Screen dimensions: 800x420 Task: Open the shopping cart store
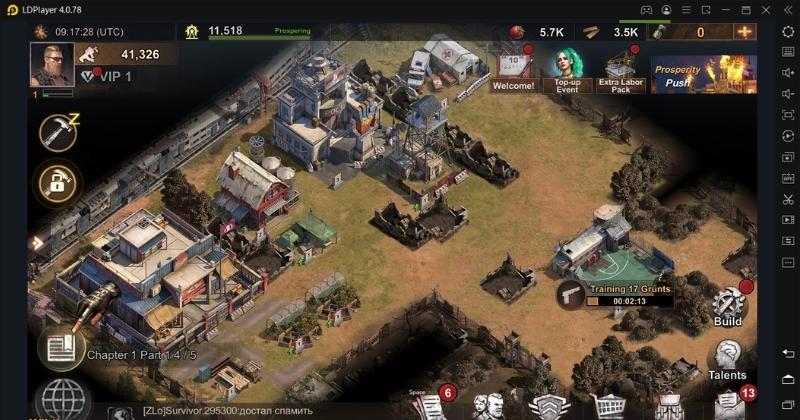[x=608, y=405]
